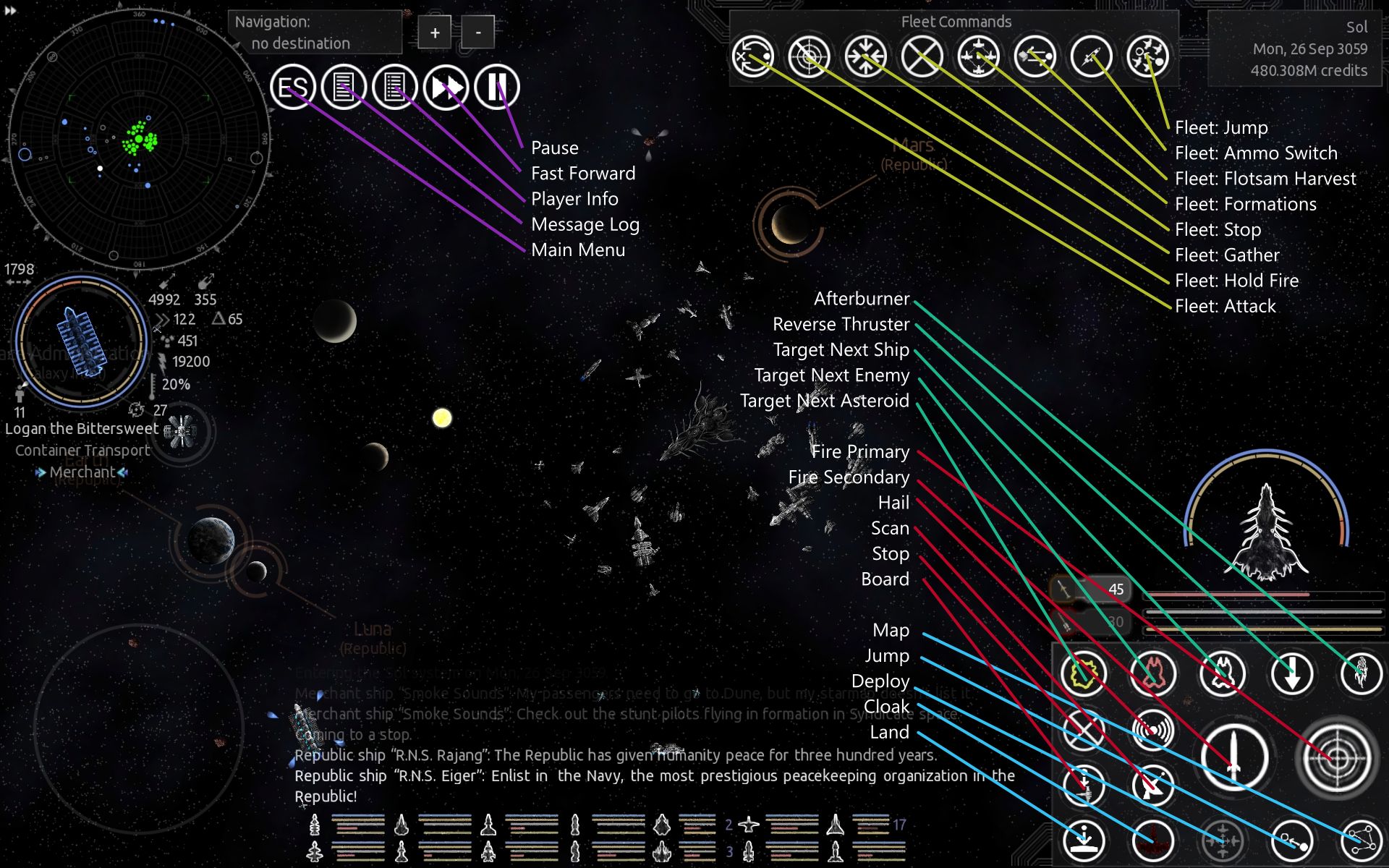Open the Message Log
Image resolution: width=1389 pixels, height=868 pixels.
344,88
